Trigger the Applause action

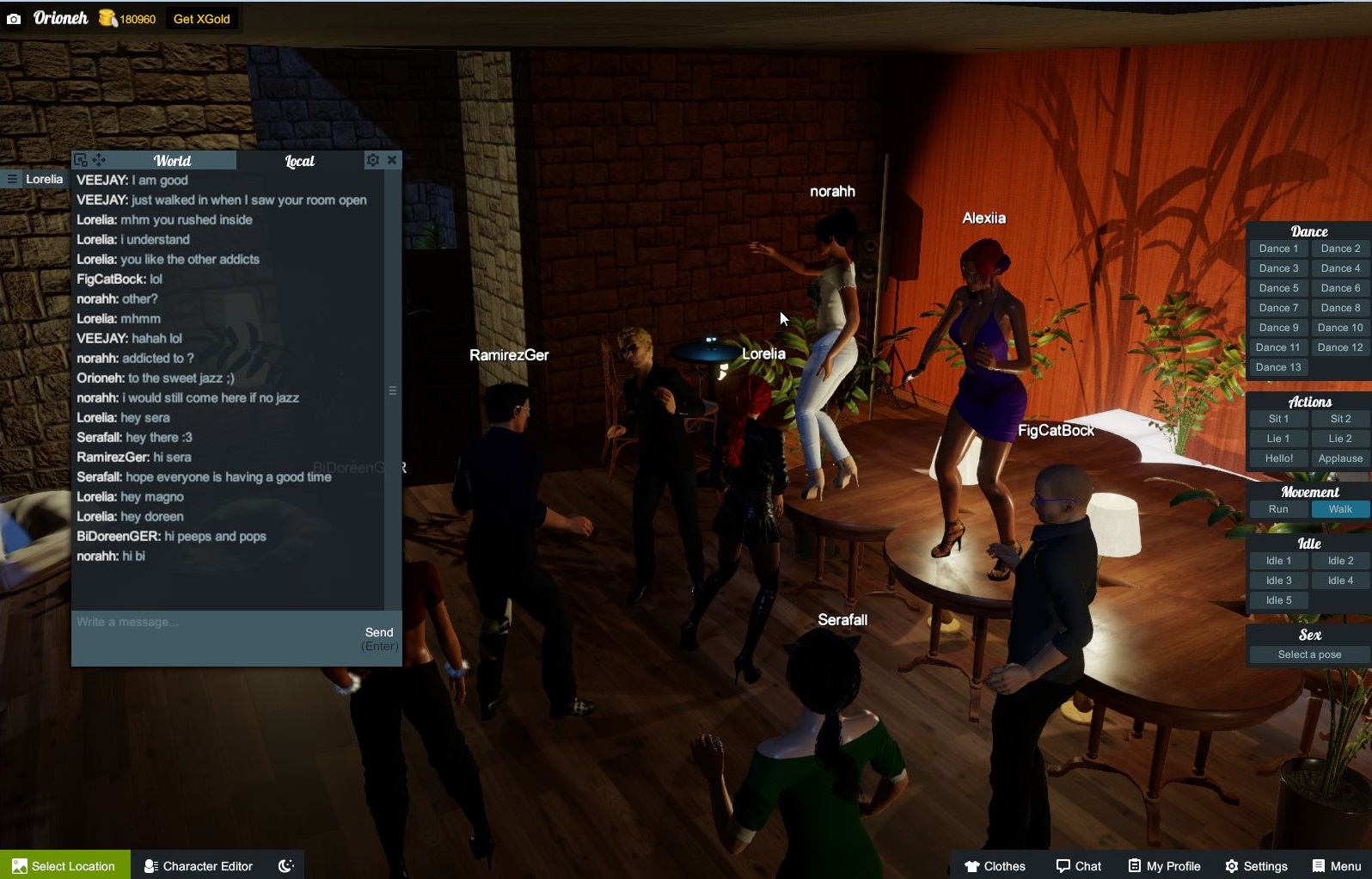click(x=1340, y=458)
